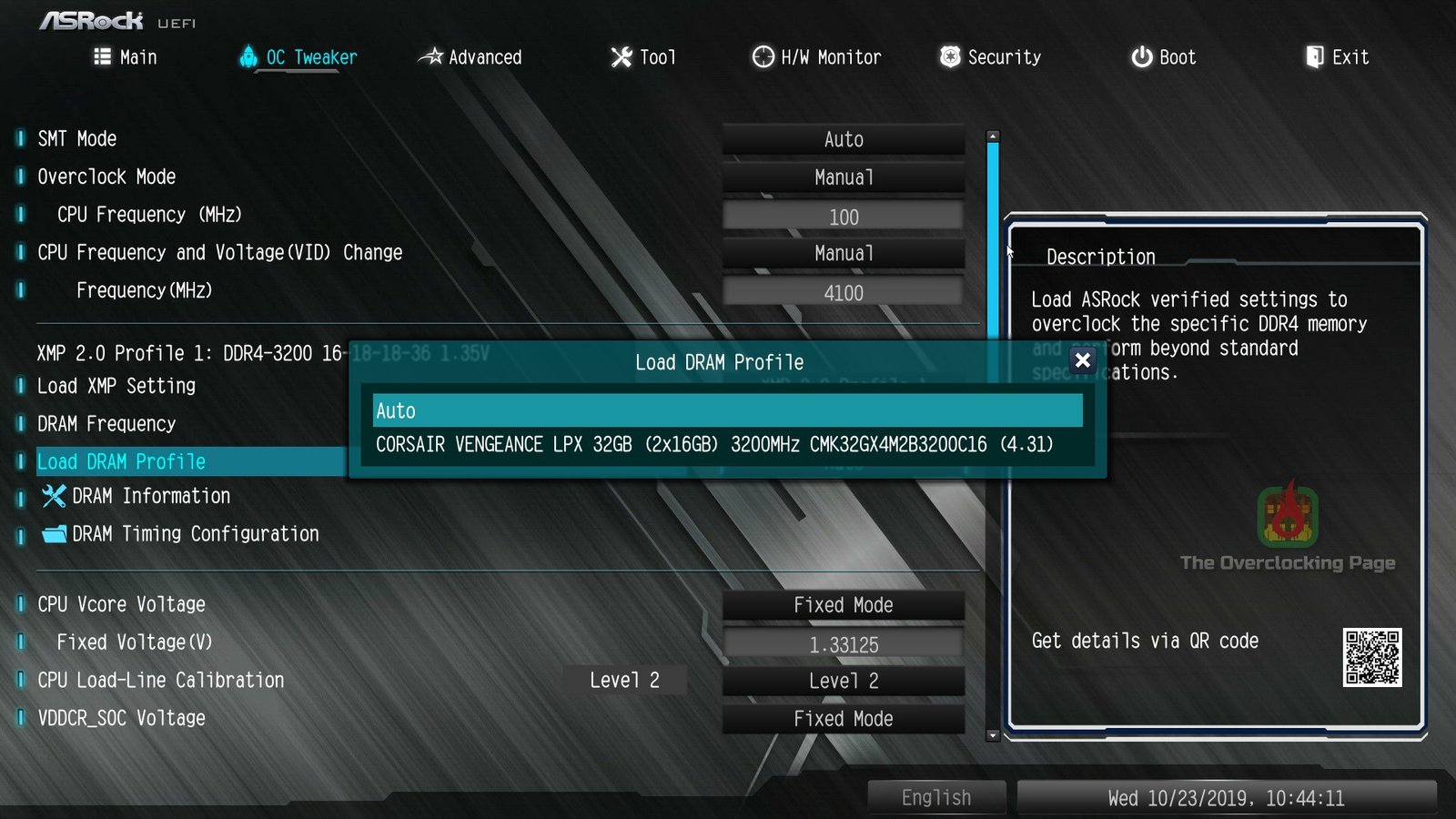Click the Security gear icon
This screenshot has height=819, width=1456.
[x=948, y=56]
